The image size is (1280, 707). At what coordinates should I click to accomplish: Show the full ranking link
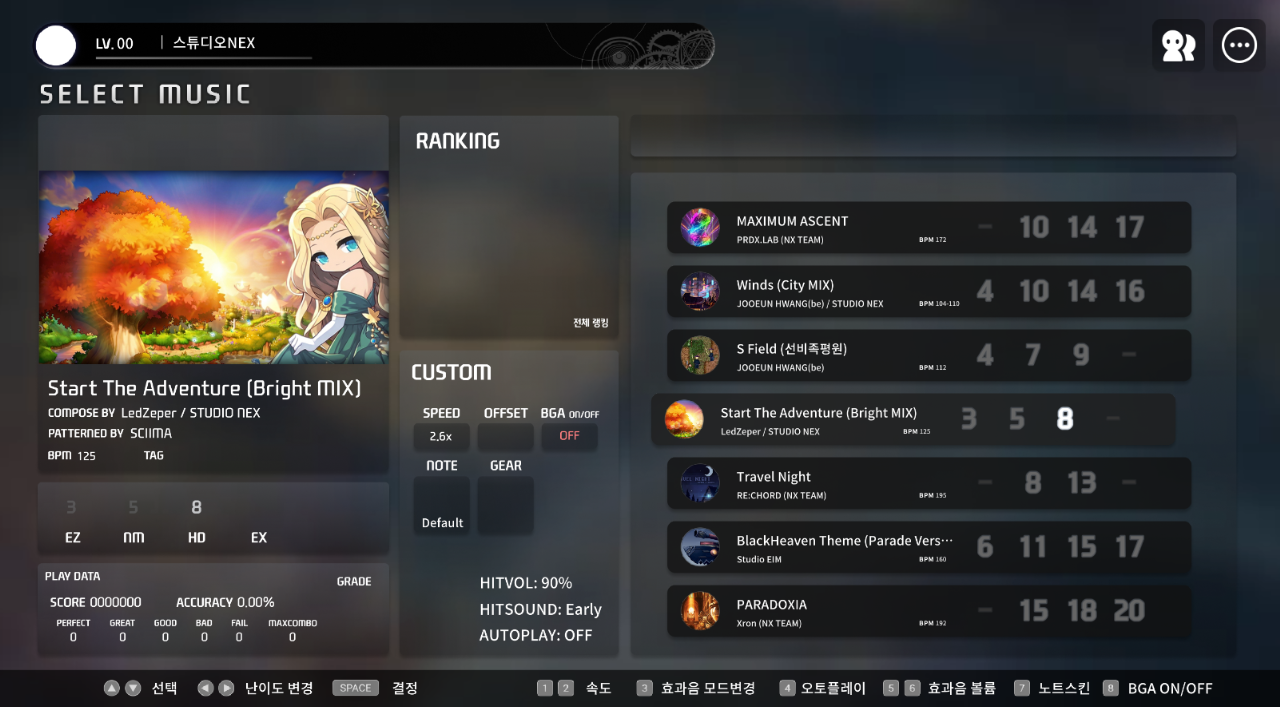pyautogui.click(x=590, y=323)
